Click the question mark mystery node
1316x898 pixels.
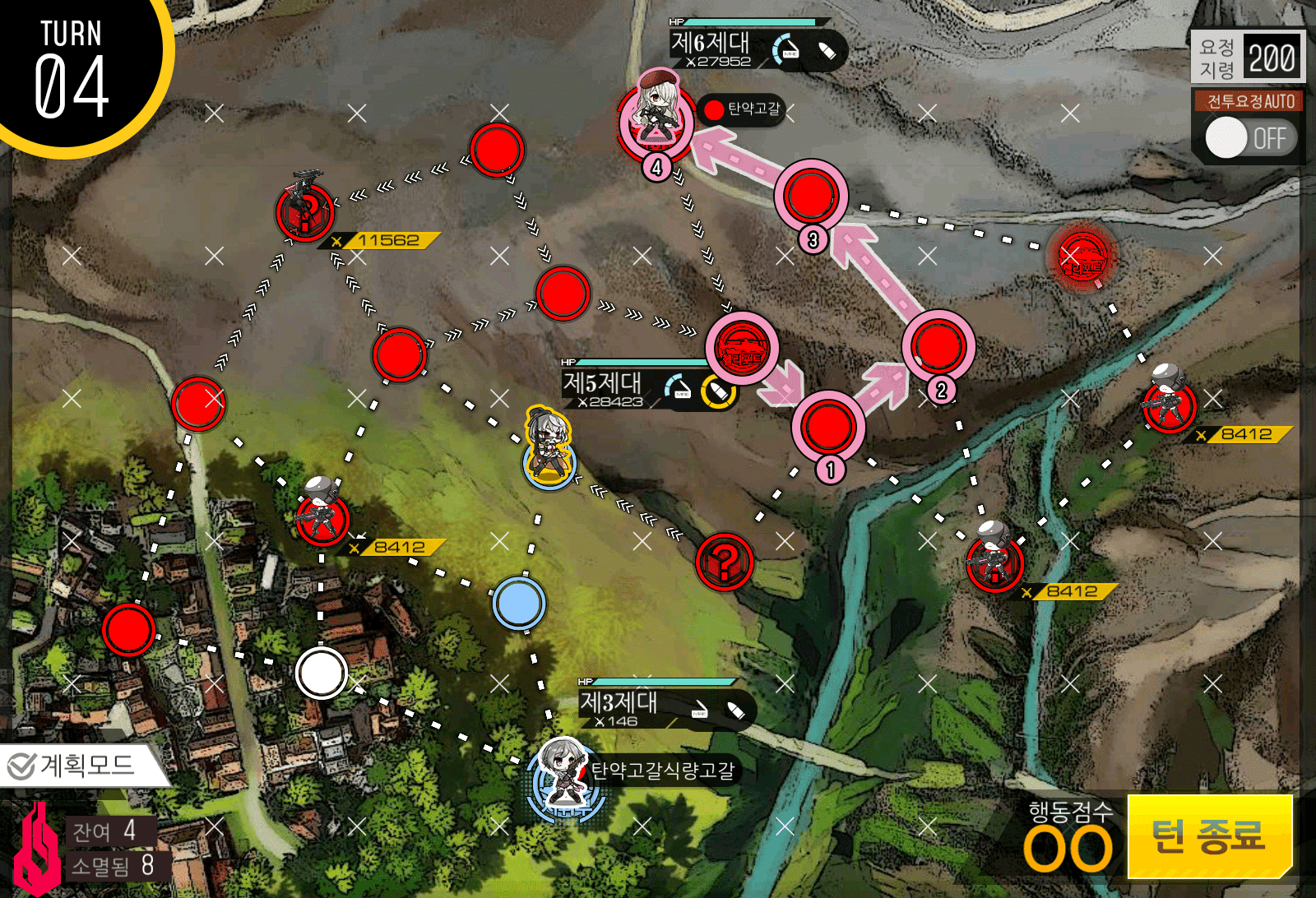[x=724, y=563]
